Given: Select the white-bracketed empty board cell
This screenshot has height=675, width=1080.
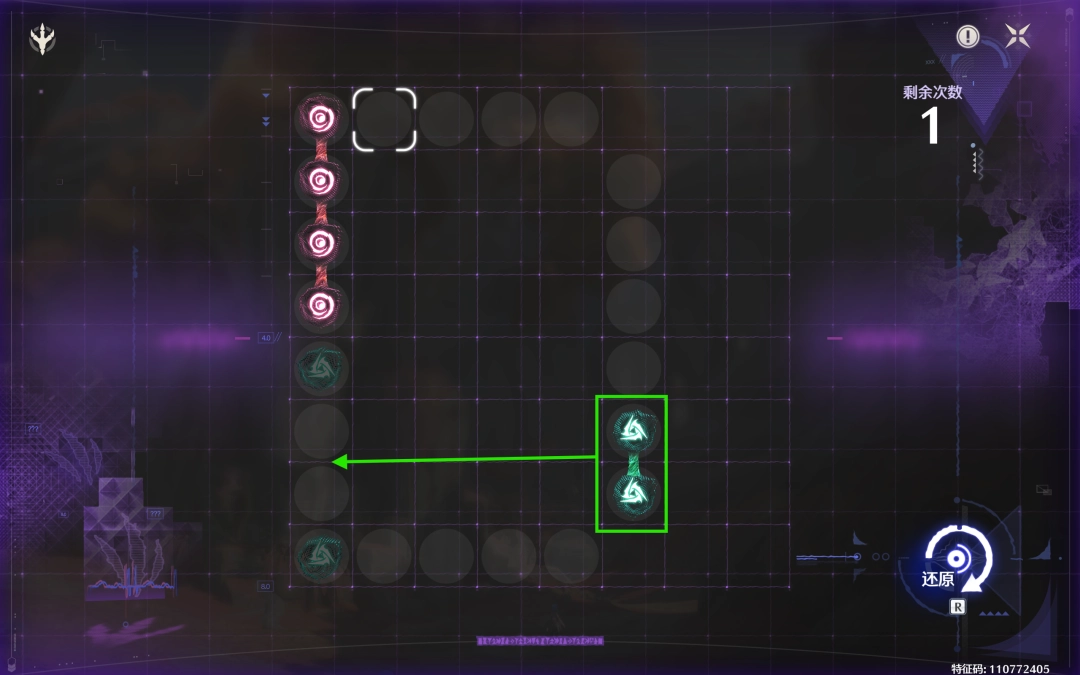Looking at the screenshot, I should 384,119.
